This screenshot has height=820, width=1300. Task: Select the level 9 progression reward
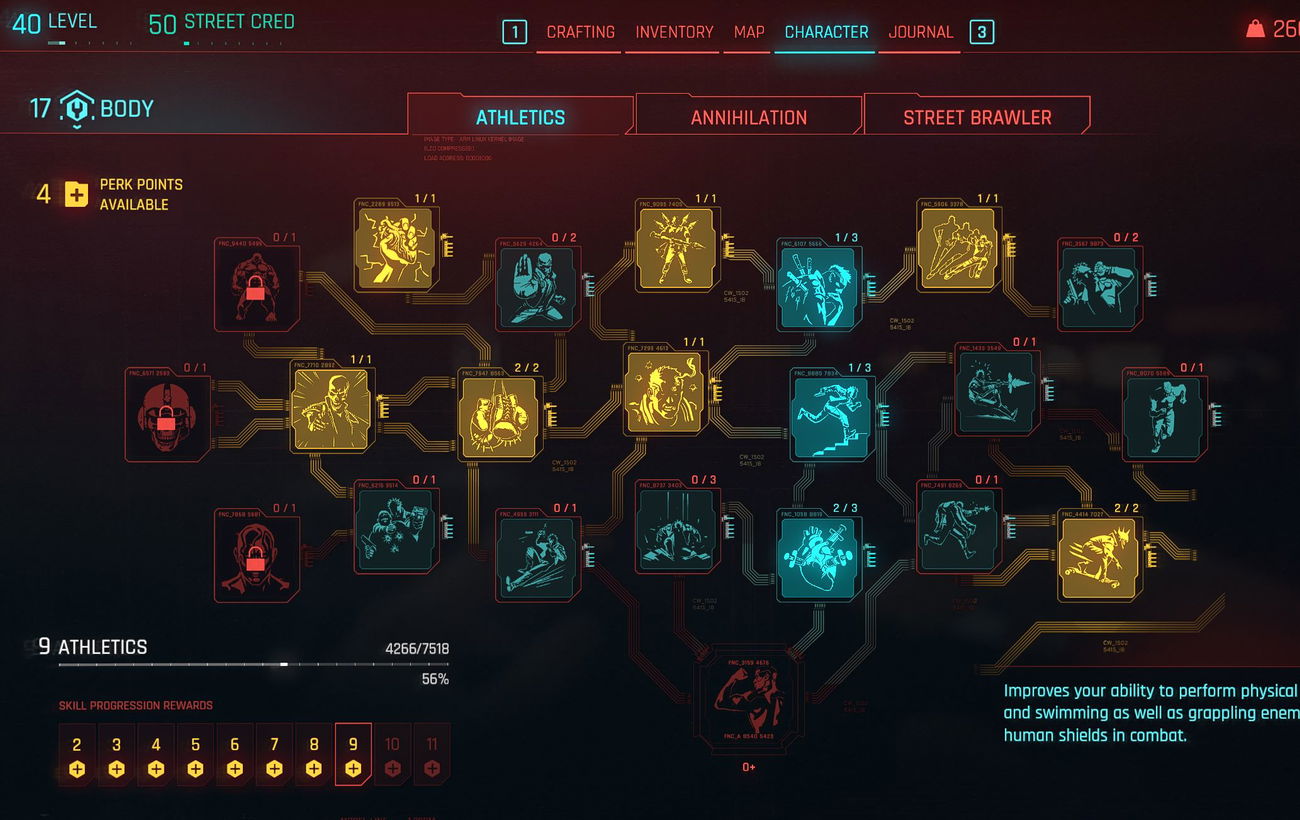(353, 755)
